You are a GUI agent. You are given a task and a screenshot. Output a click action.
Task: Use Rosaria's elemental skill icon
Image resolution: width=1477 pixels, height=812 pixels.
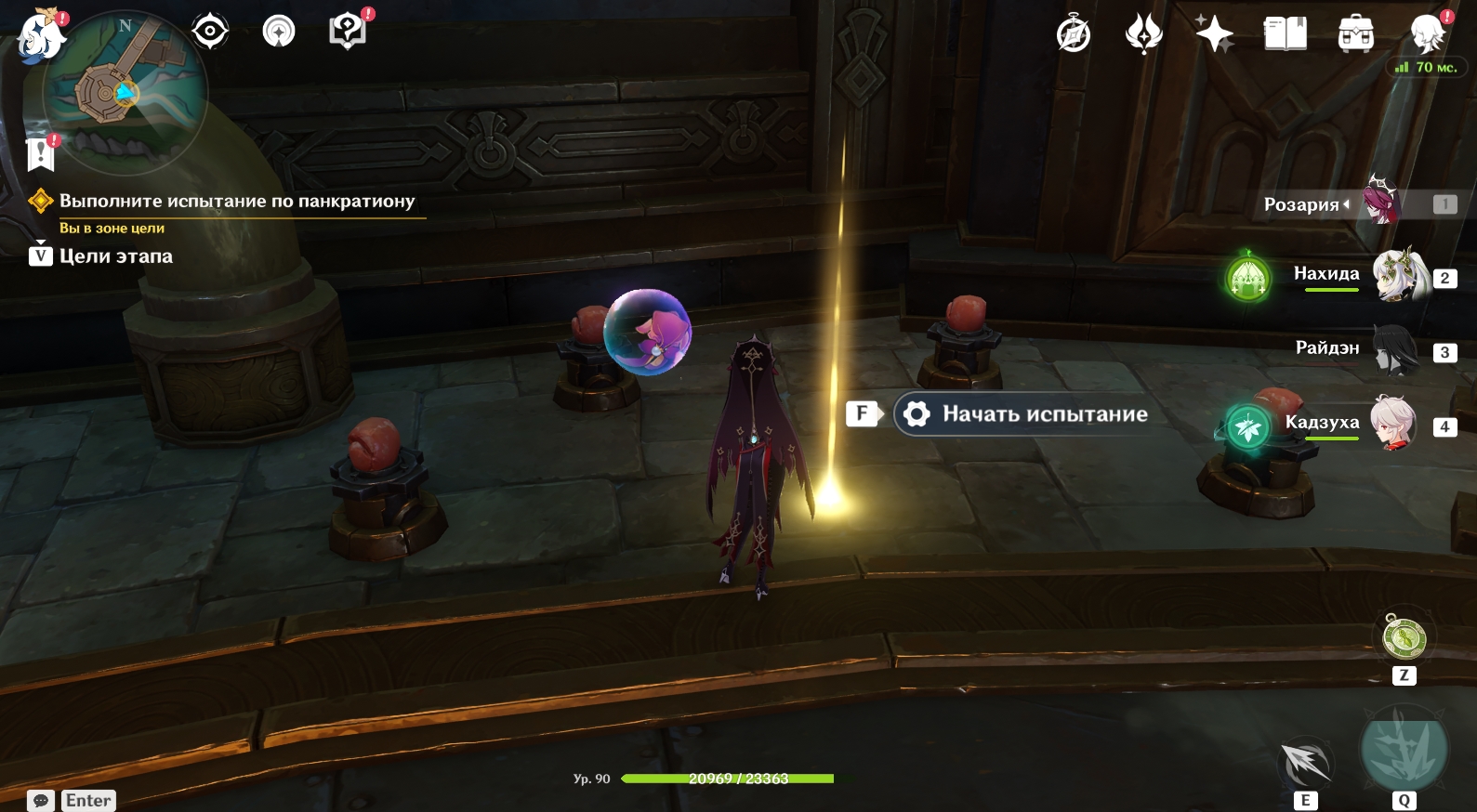(1305, 765)
